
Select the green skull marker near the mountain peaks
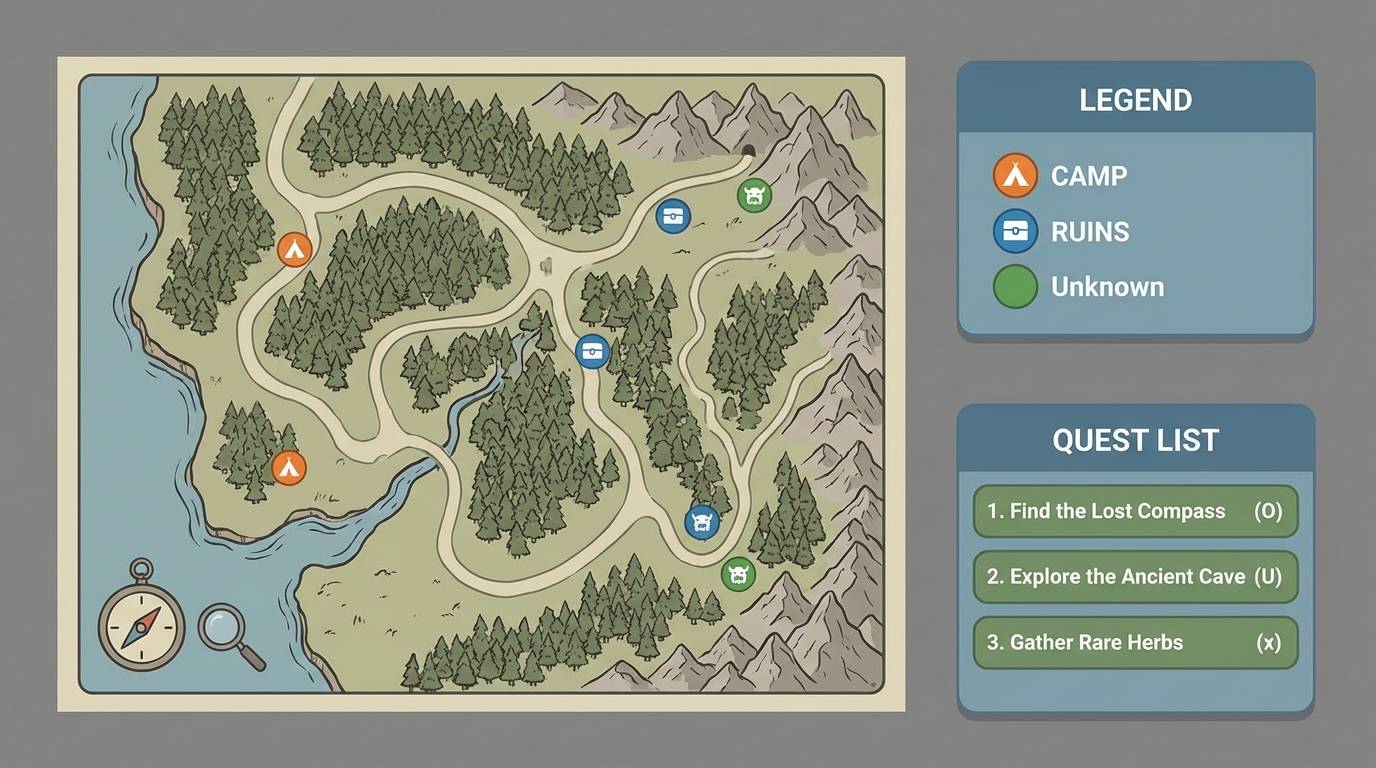752,196
